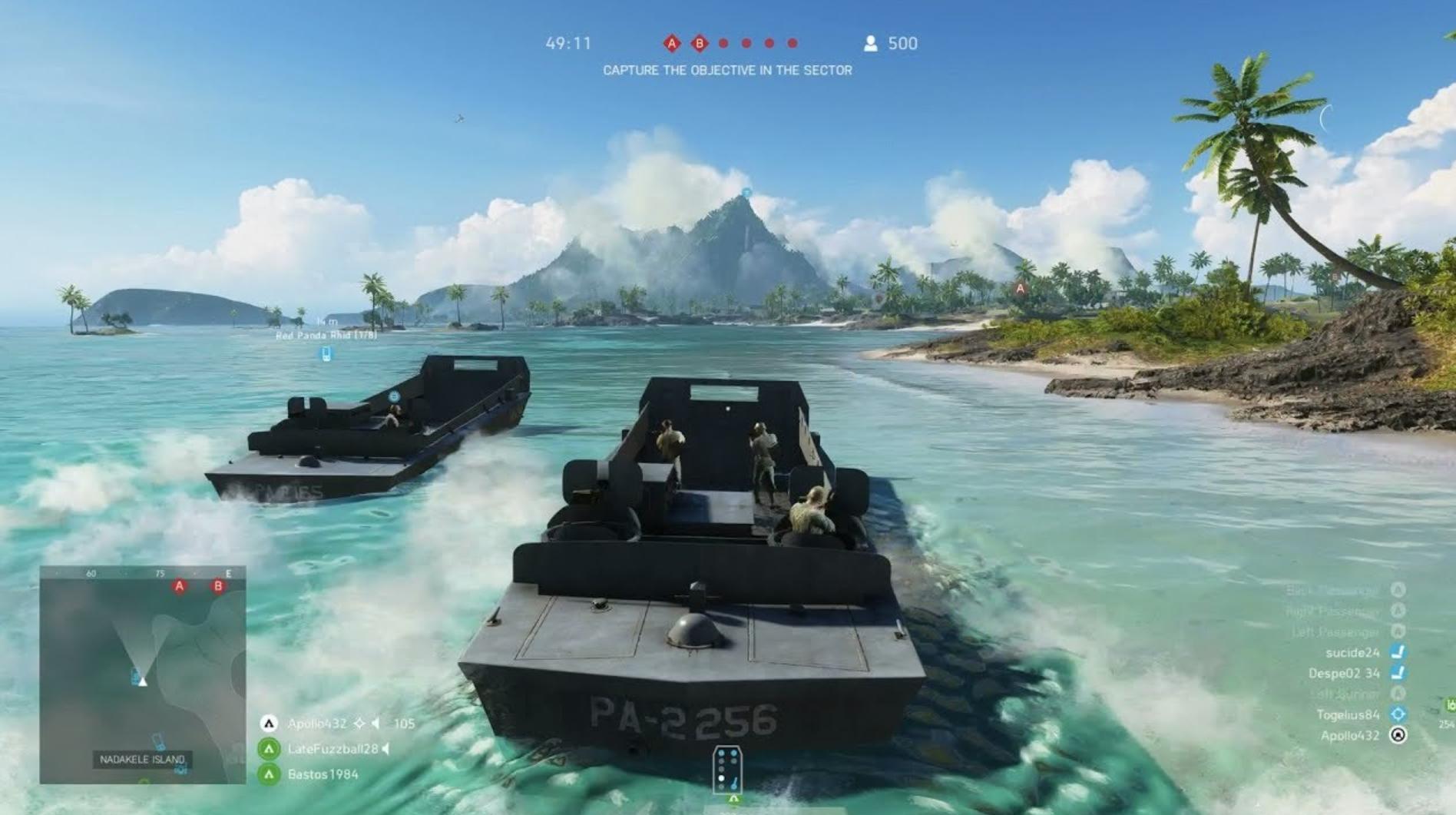Click the A flag pin on the minimap
Image resolution: width=1456 pixels, height=815 pixels.
click(x=179, y=585)
